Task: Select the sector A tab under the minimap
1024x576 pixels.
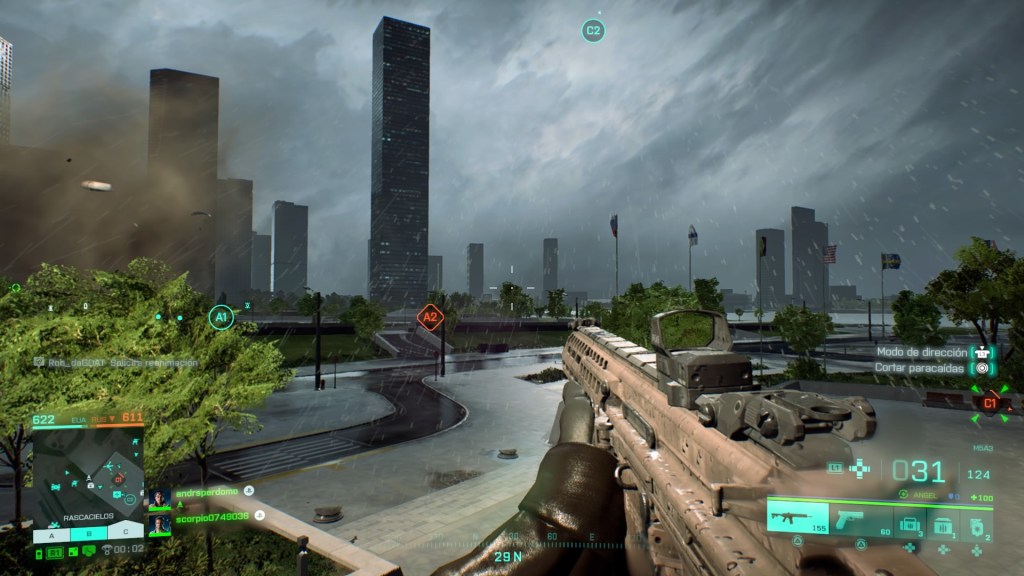Action: [x=51, y=534]
